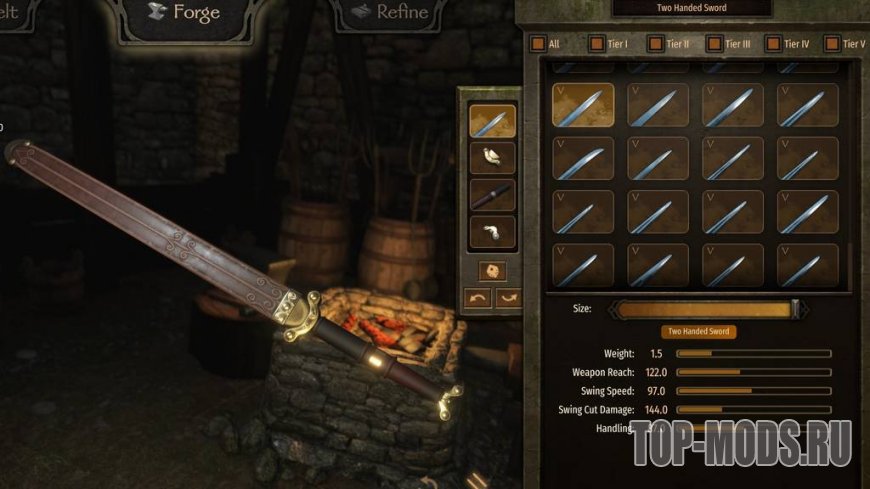Toggle the All tier filter checkbox
The image size is (870, 489).
[x=538, y=44]
